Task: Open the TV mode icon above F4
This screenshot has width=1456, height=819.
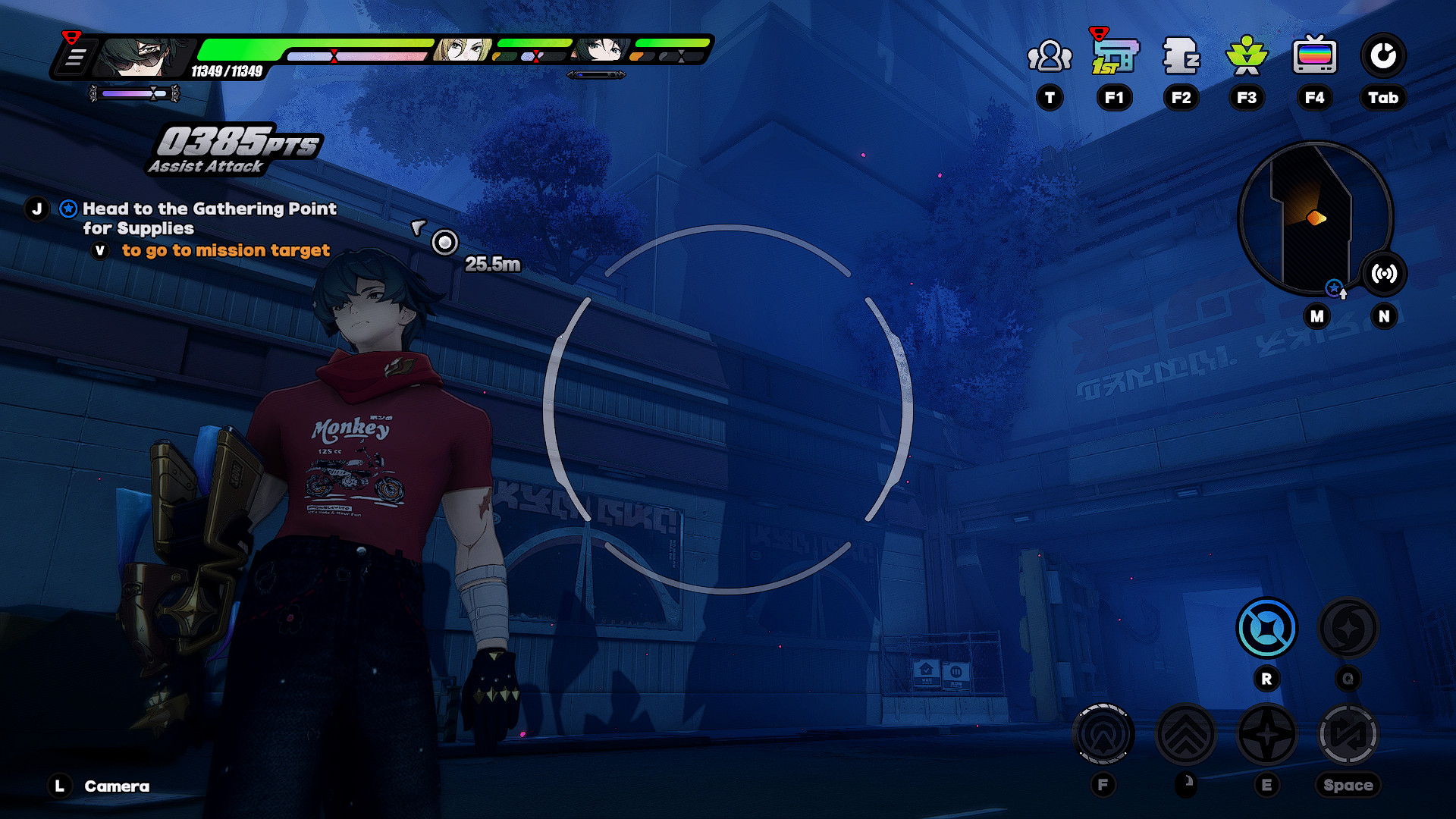Action: tap(1314, 55)
